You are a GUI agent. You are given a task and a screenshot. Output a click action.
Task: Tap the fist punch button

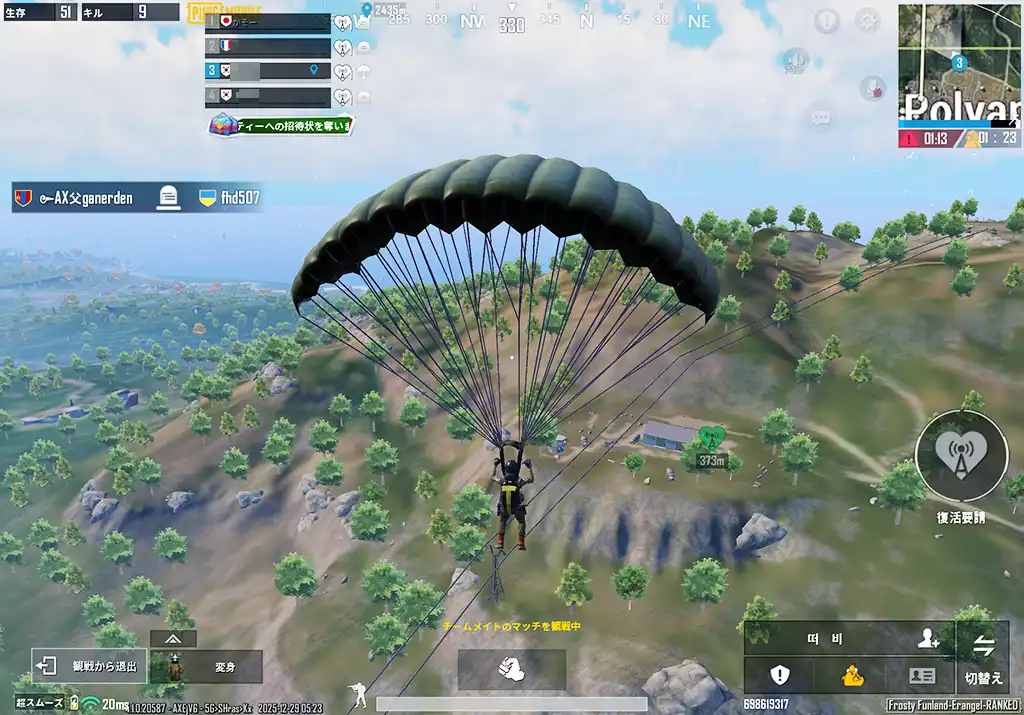tap(511, 669)
